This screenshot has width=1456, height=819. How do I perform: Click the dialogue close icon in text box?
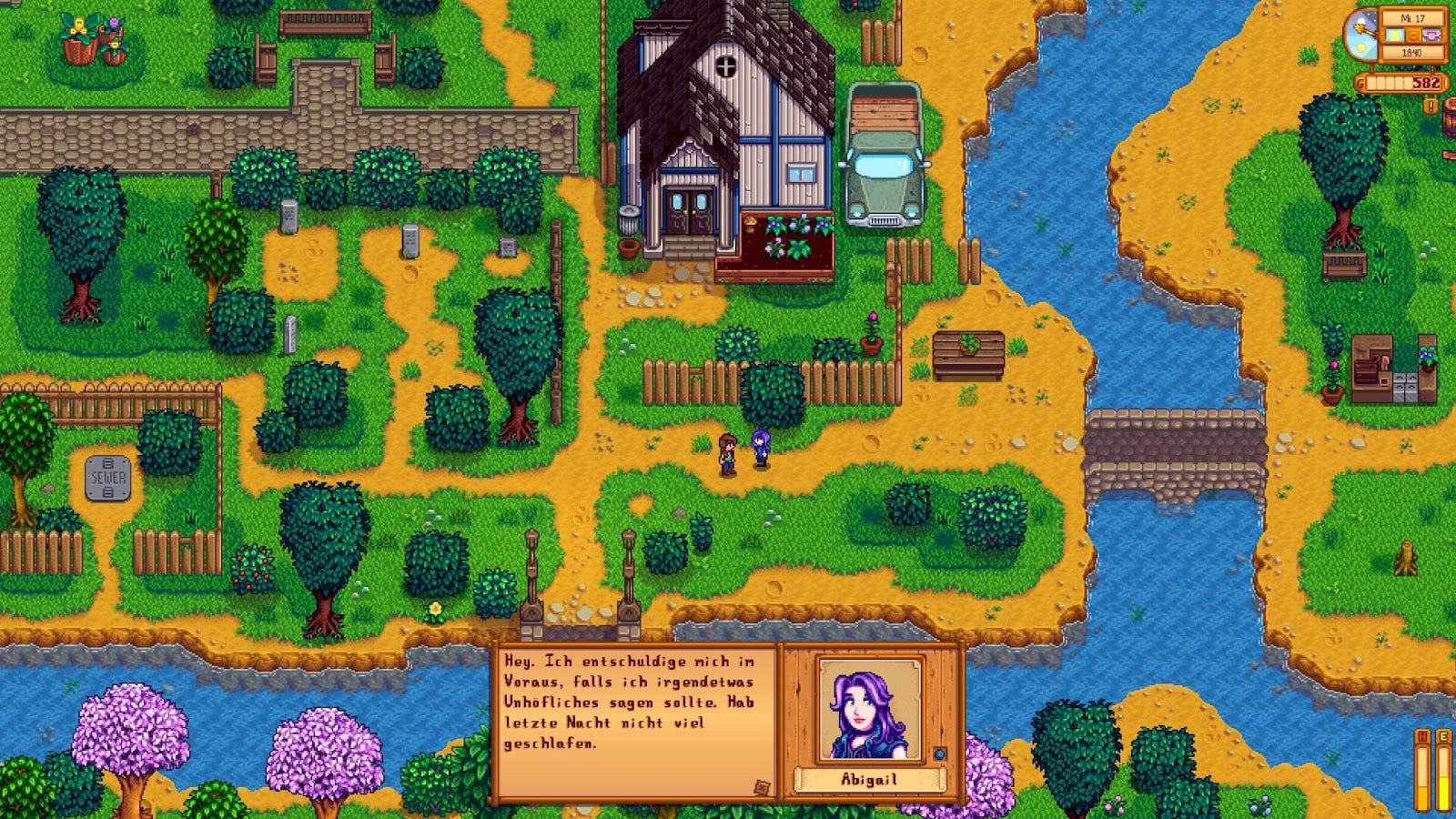(763, 787)
